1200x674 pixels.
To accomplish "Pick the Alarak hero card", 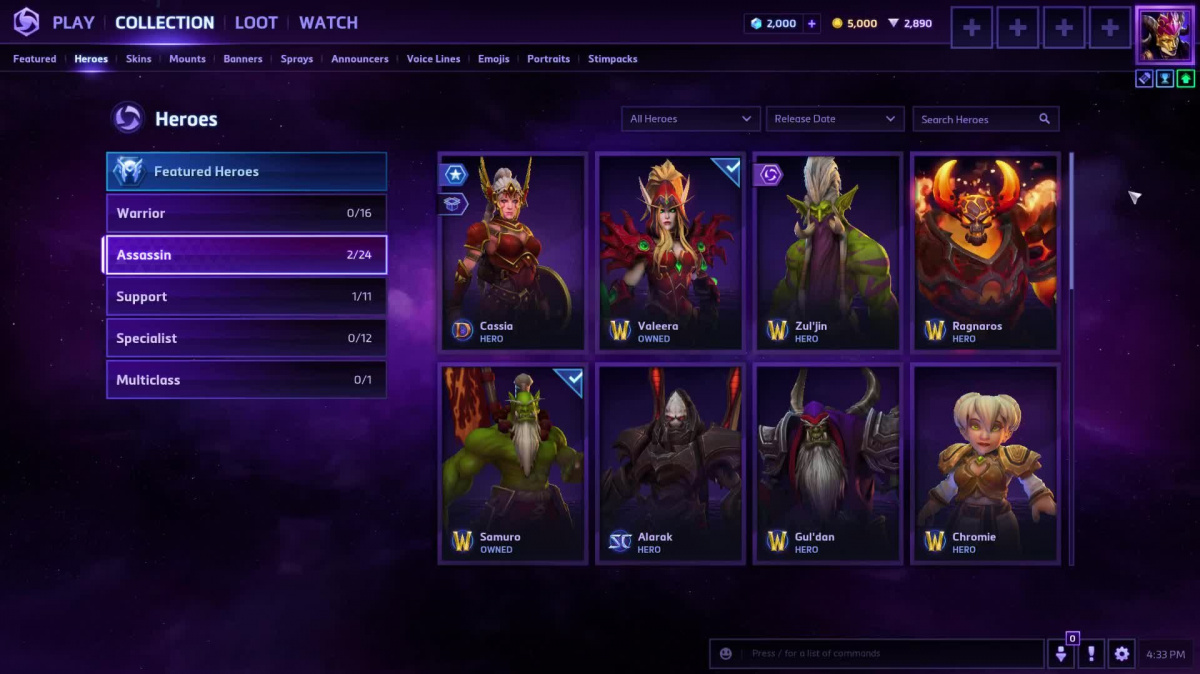I will 670,463.
